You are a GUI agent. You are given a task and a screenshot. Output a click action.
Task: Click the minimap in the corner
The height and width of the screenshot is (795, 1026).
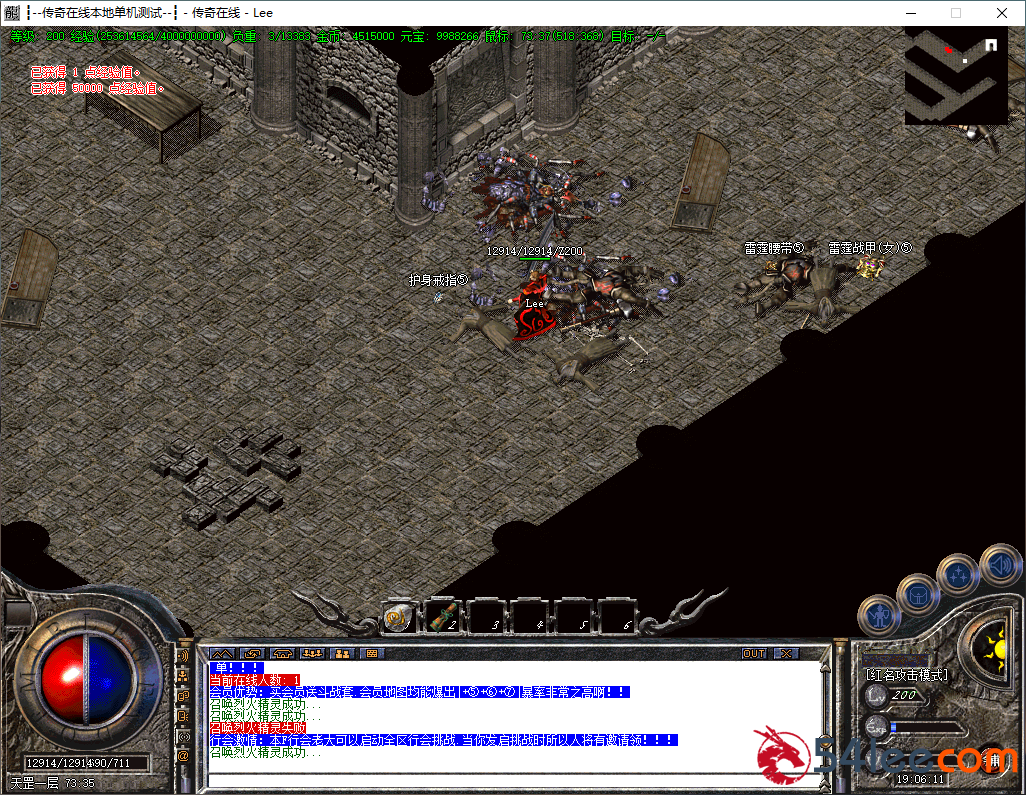tap(953, 76)
